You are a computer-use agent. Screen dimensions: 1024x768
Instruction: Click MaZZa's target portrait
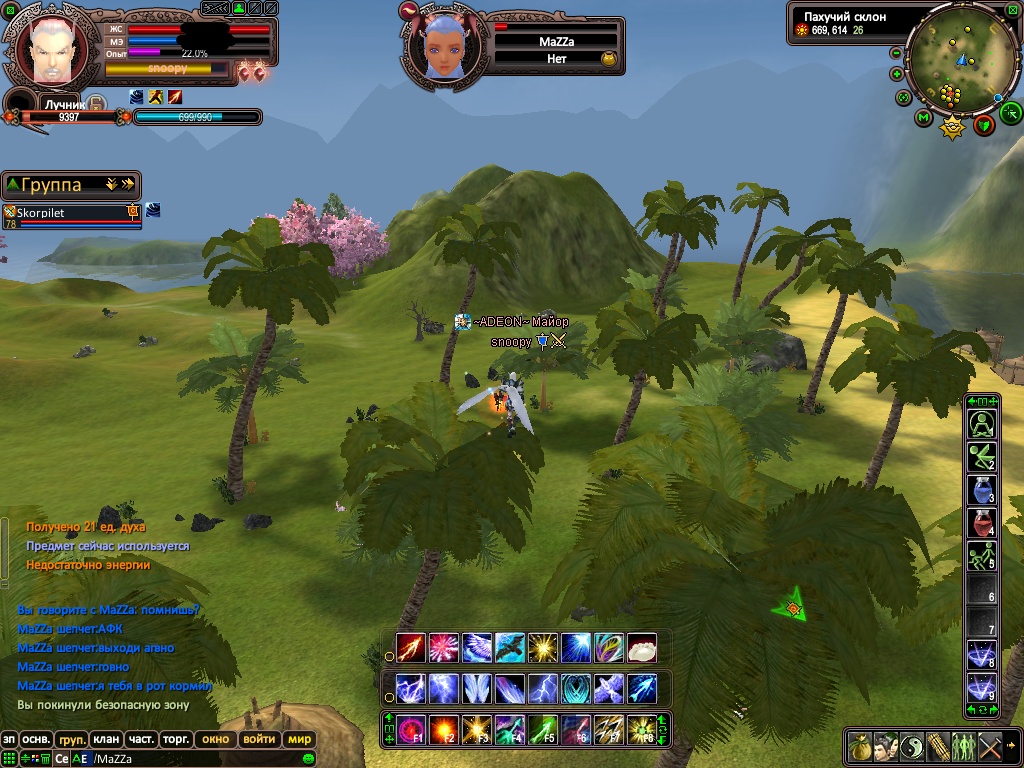click(x=441, y=48)
